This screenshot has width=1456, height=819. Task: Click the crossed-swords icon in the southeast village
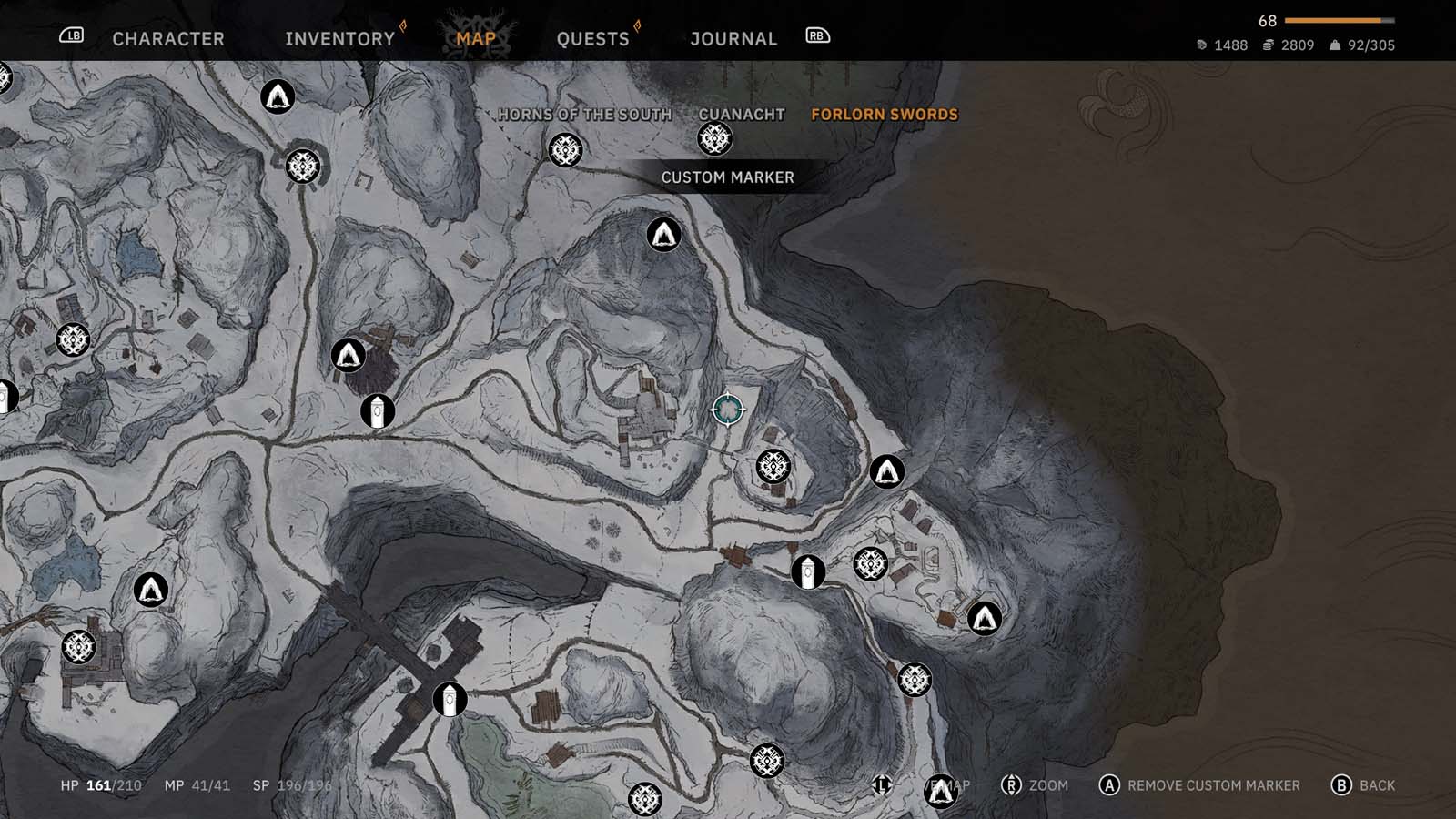tap(869, 565)
